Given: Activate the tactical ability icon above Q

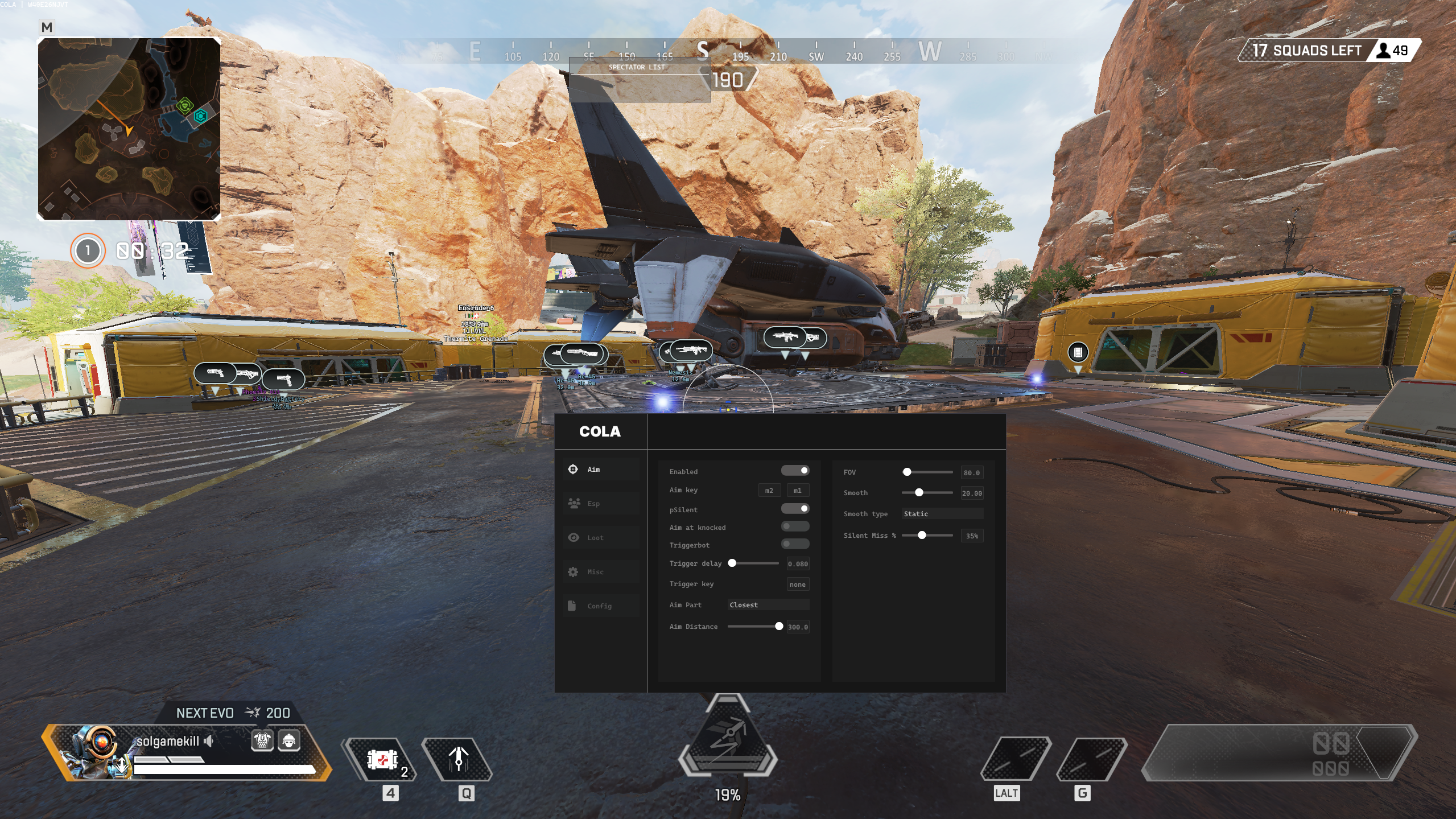Looking at the screenshot, I should pos(458,759).
